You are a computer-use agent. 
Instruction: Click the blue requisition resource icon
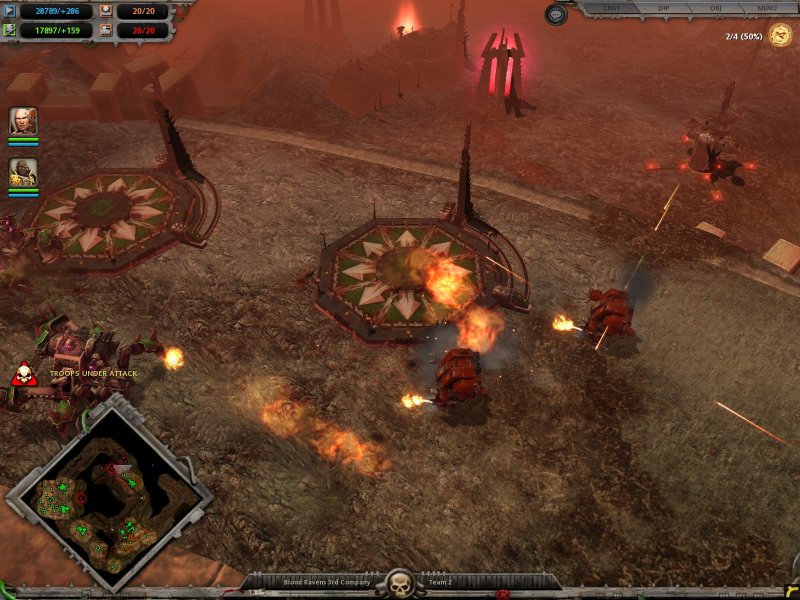(x=10, y=11)
